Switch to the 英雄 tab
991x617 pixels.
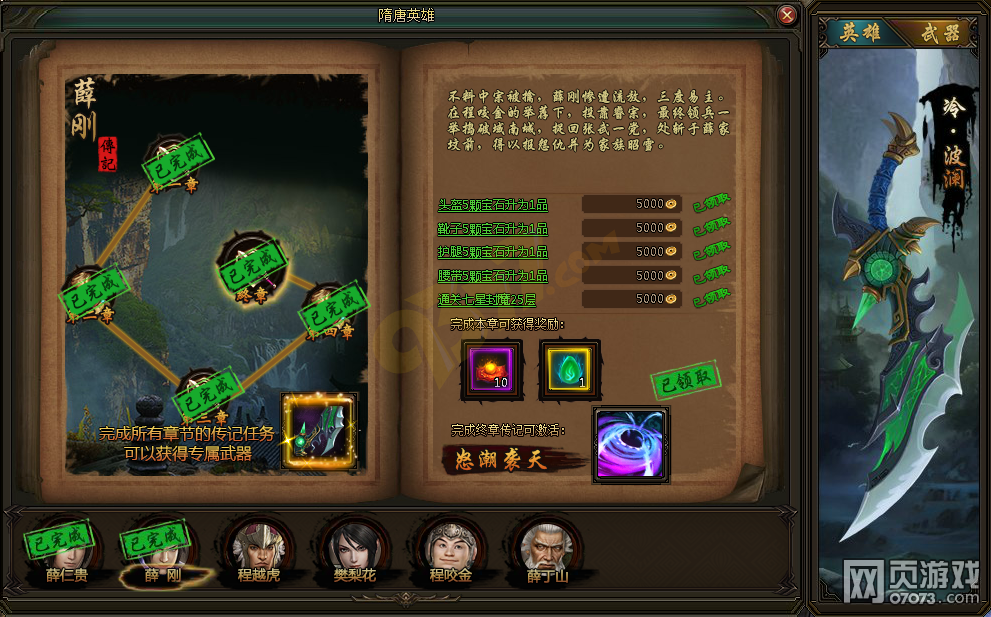click(x=859, y=33)
